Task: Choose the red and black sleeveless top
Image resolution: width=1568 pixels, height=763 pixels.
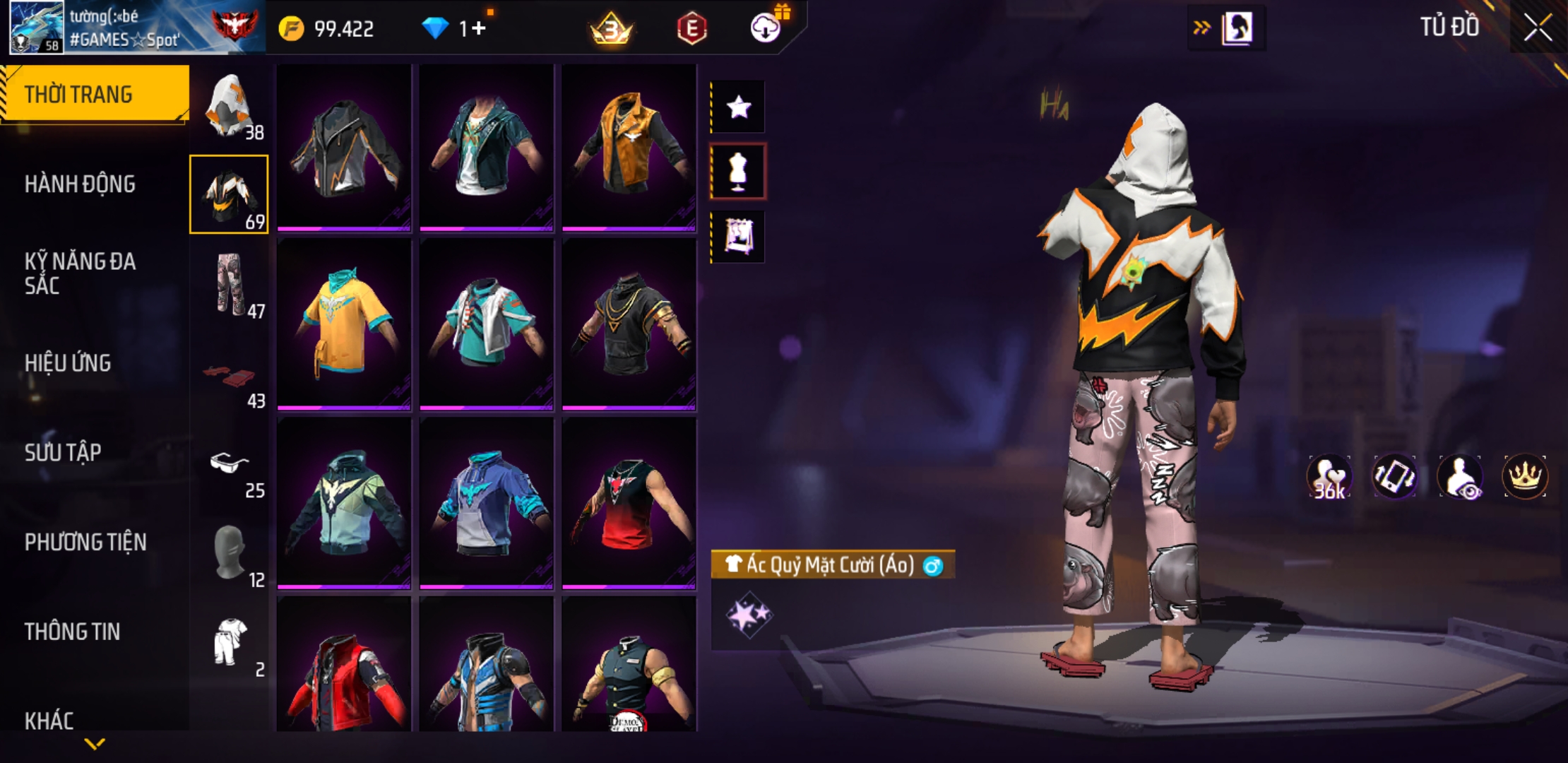Action: tap(629, 503)
